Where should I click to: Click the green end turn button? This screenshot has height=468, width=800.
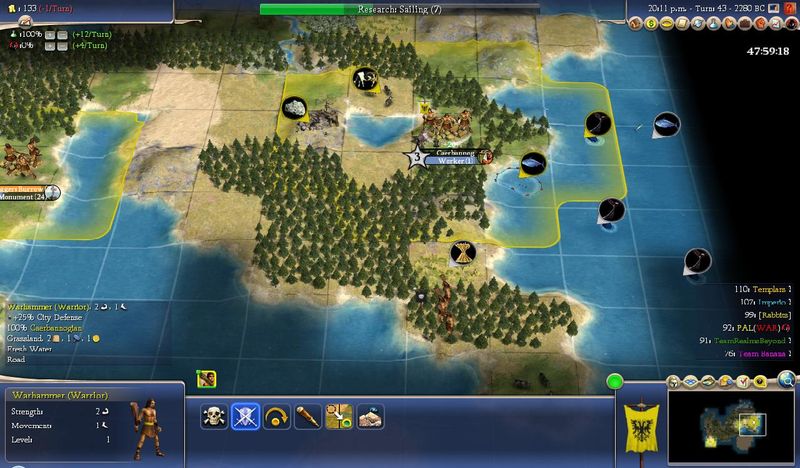pyautogui.click(x=614, y=381)
